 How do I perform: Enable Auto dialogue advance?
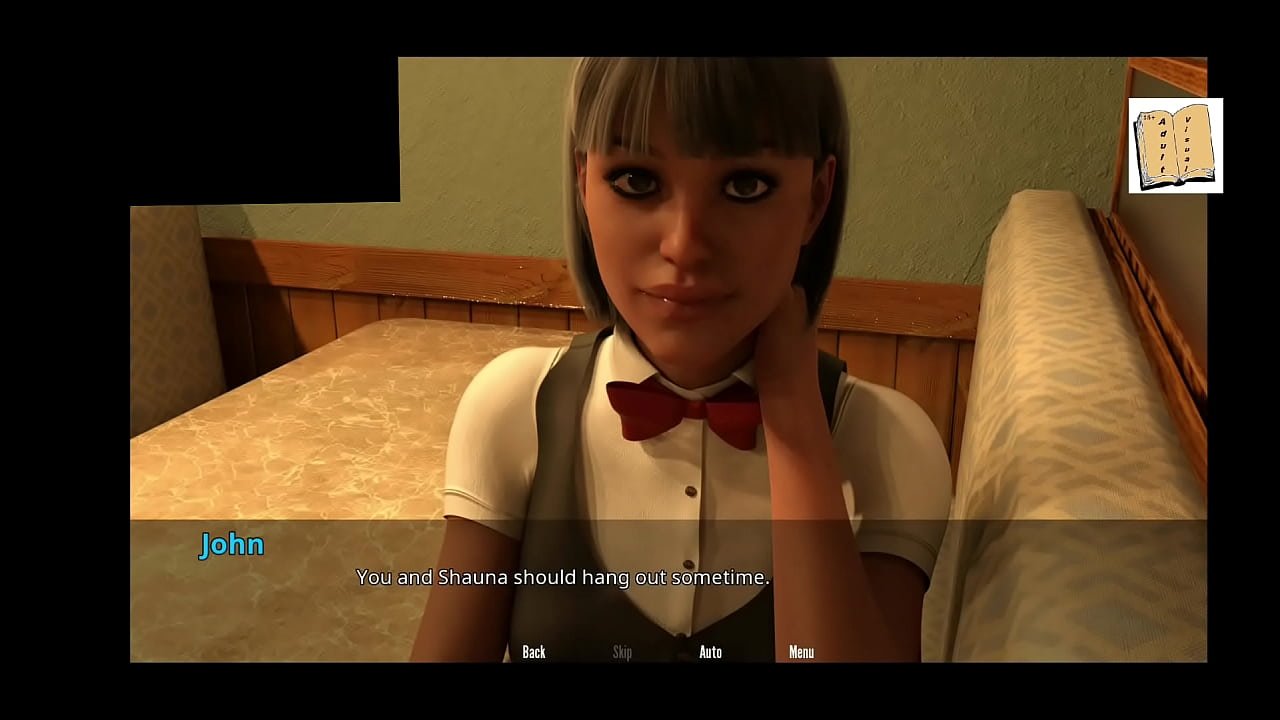click(710, 652)
